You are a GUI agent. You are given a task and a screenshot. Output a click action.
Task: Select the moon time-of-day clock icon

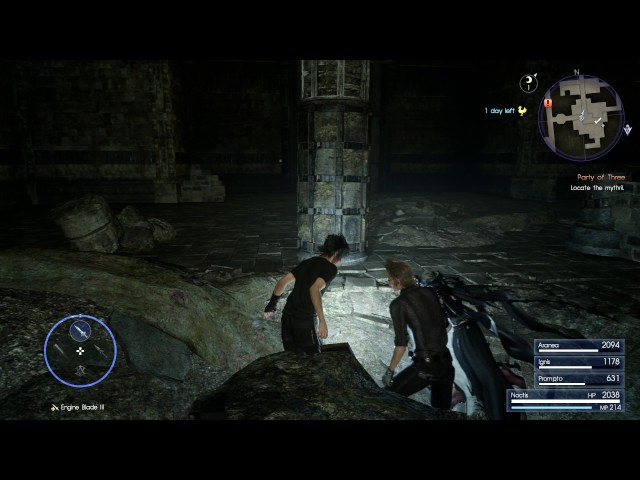pyautogui.click(x=529, y=84)
